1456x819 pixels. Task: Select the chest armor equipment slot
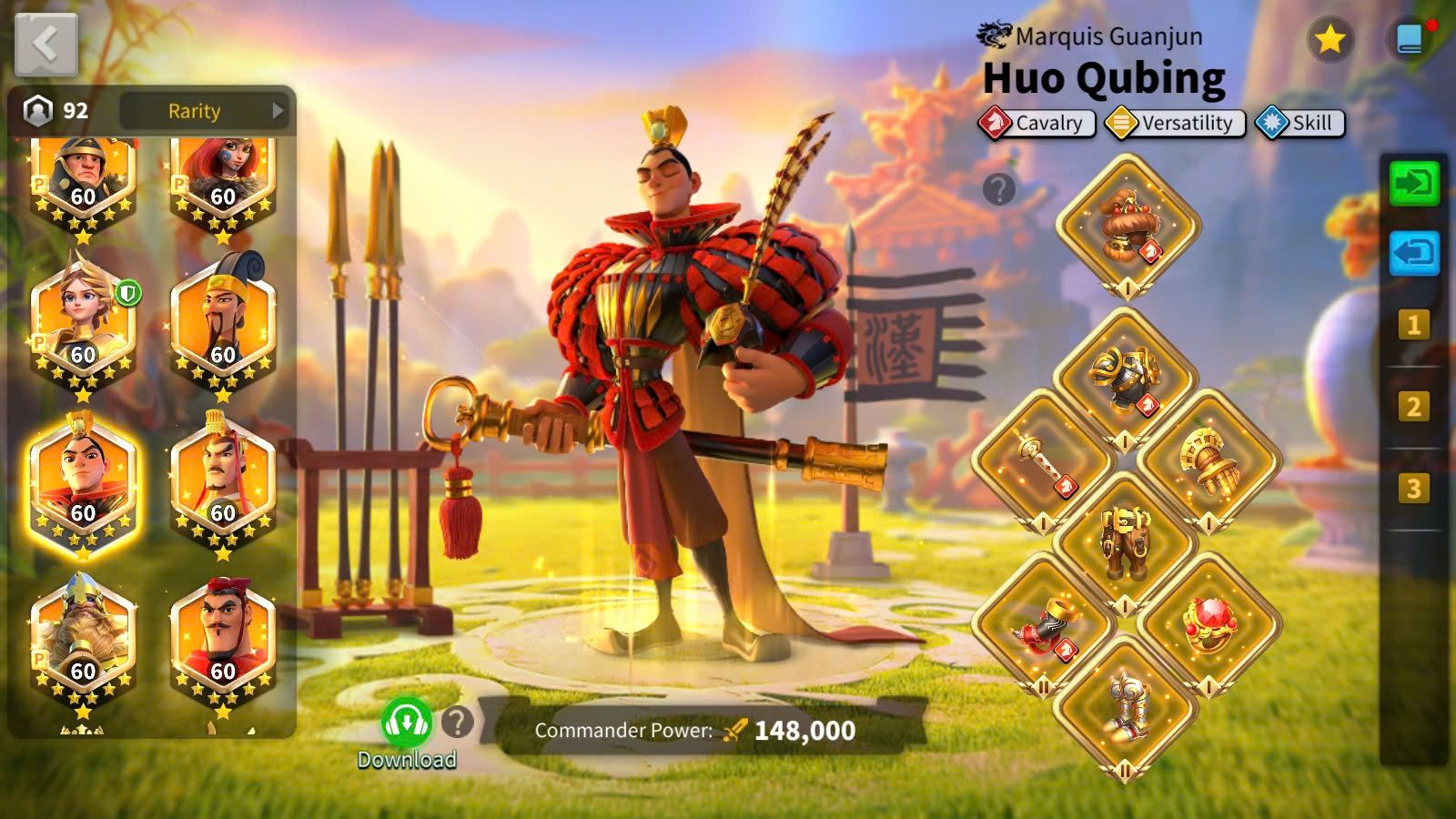[1126, 378]
